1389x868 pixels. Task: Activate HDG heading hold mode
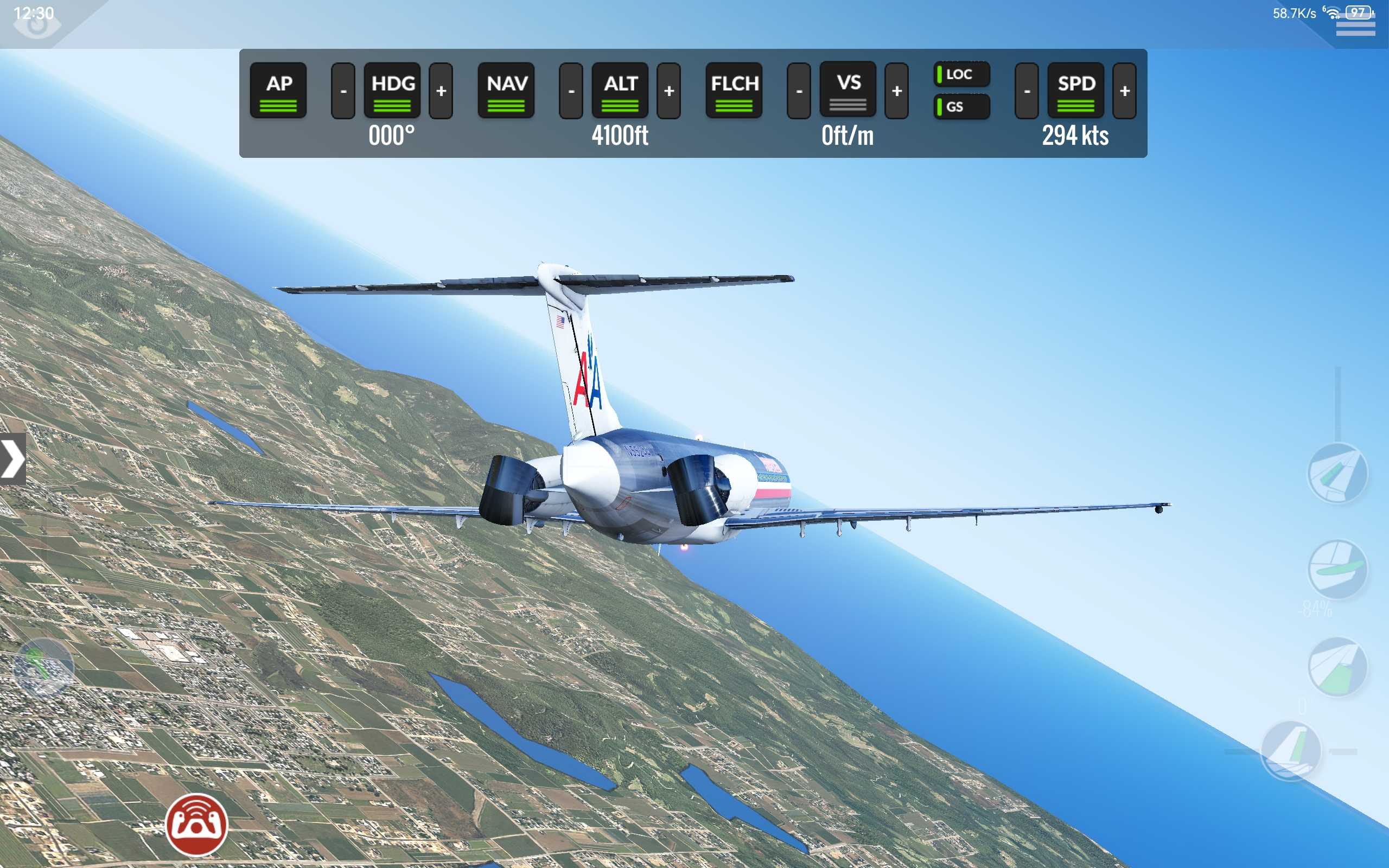[392, 90]
